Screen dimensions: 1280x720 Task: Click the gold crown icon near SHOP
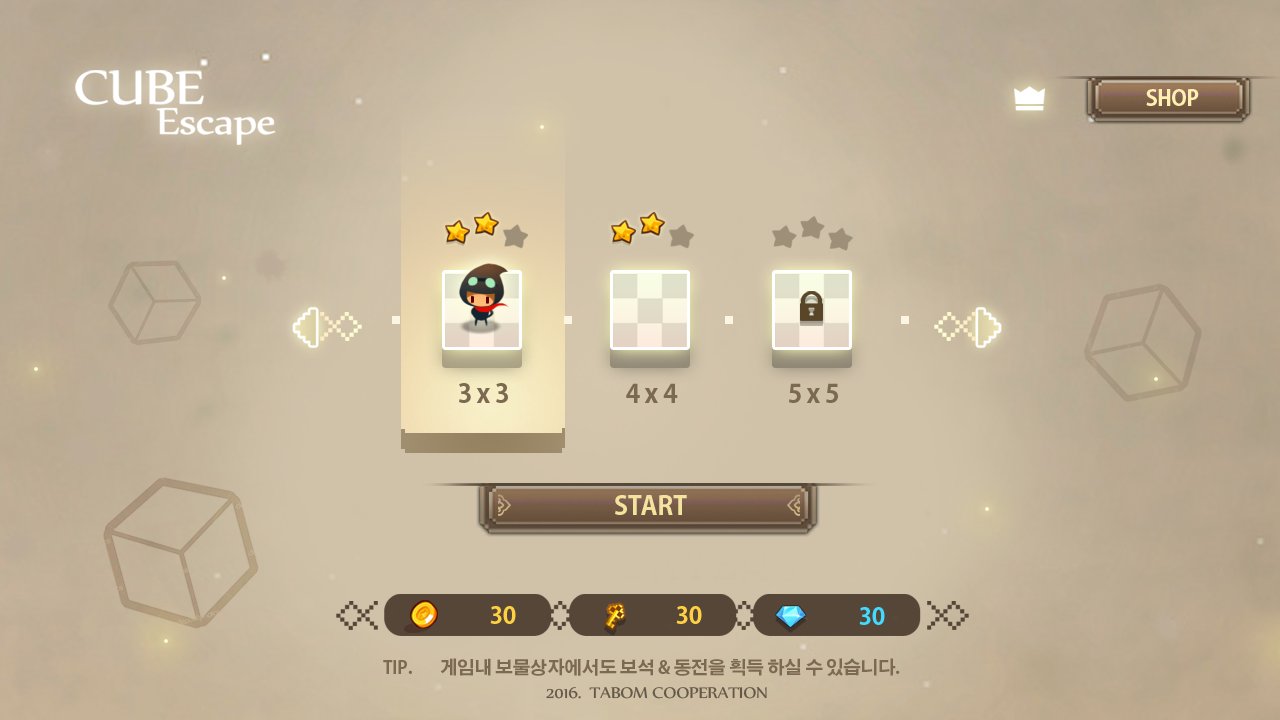click(x=1029, y=97)
